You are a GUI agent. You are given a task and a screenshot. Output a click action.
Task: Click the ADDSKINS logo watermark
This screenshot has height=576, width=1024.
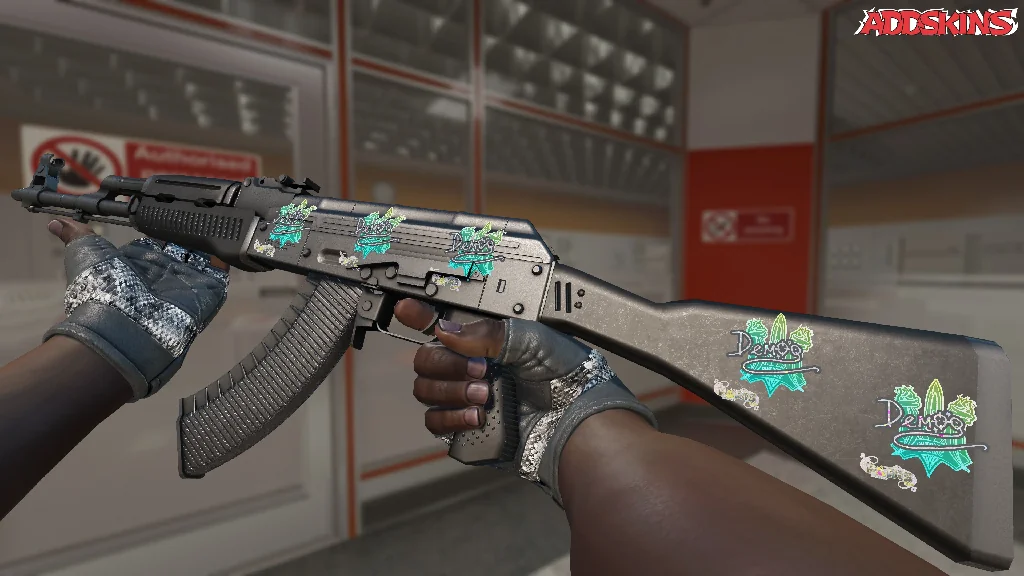(938, 23)
